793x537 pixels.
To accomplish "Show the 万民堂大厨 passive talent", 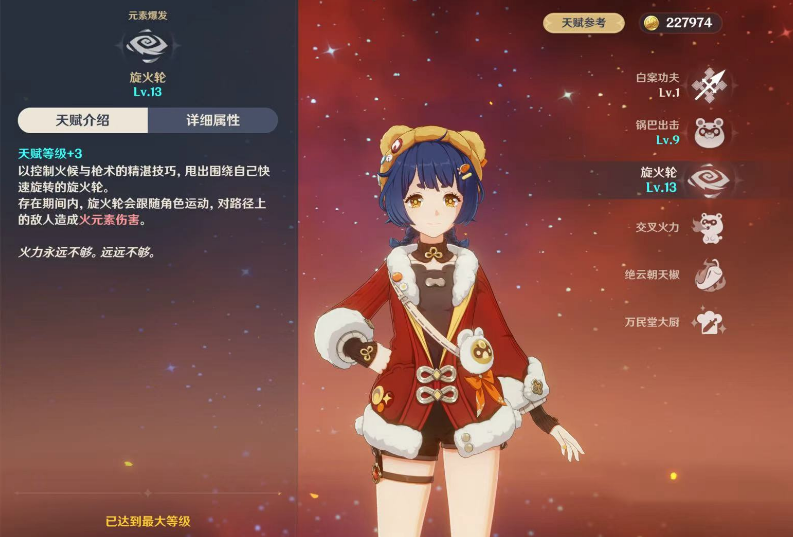I will [x=708, y=322].
